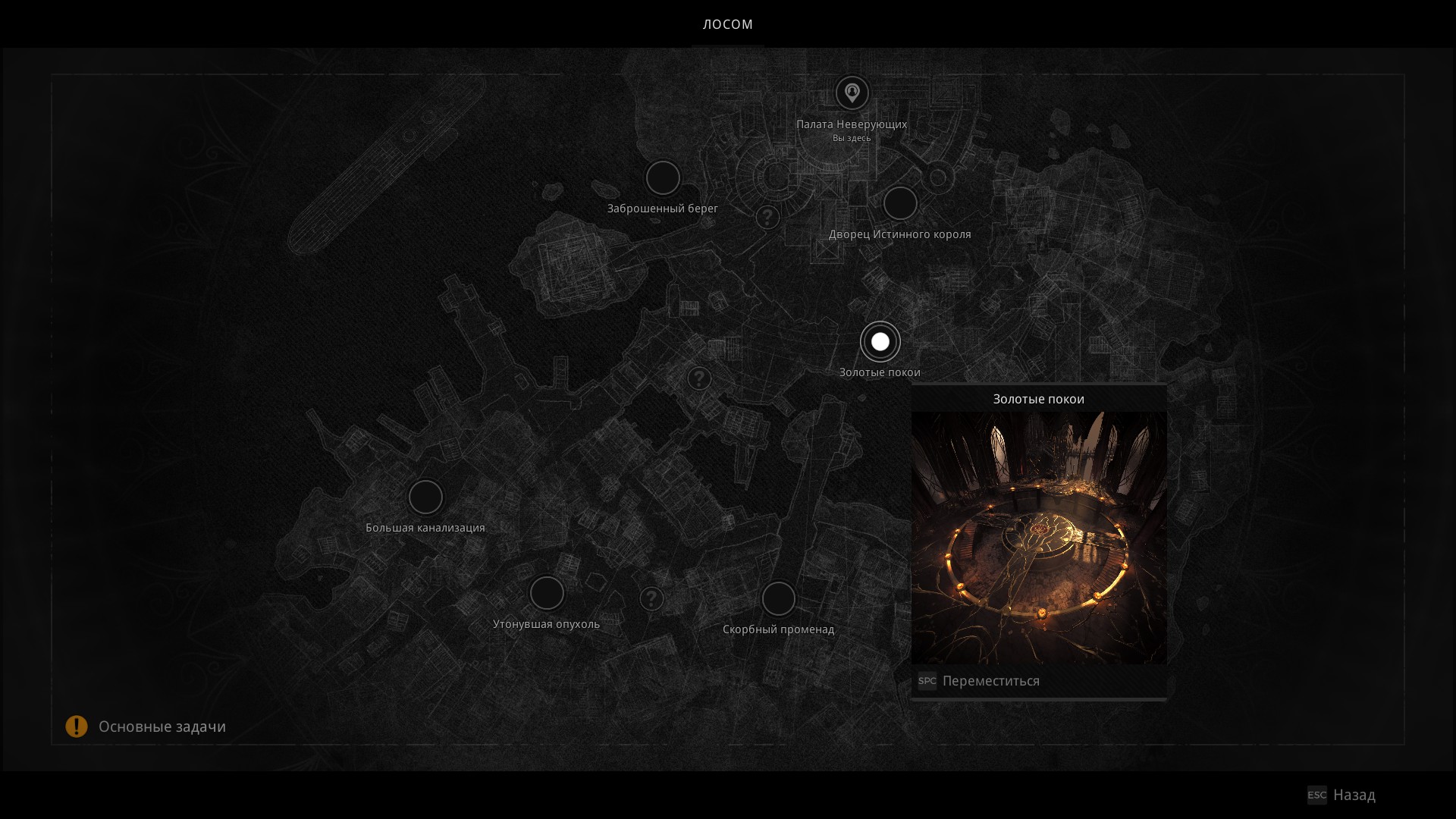
Task: Select the unknown location marker near Заброшенный берег
Action: coord(767,218)
